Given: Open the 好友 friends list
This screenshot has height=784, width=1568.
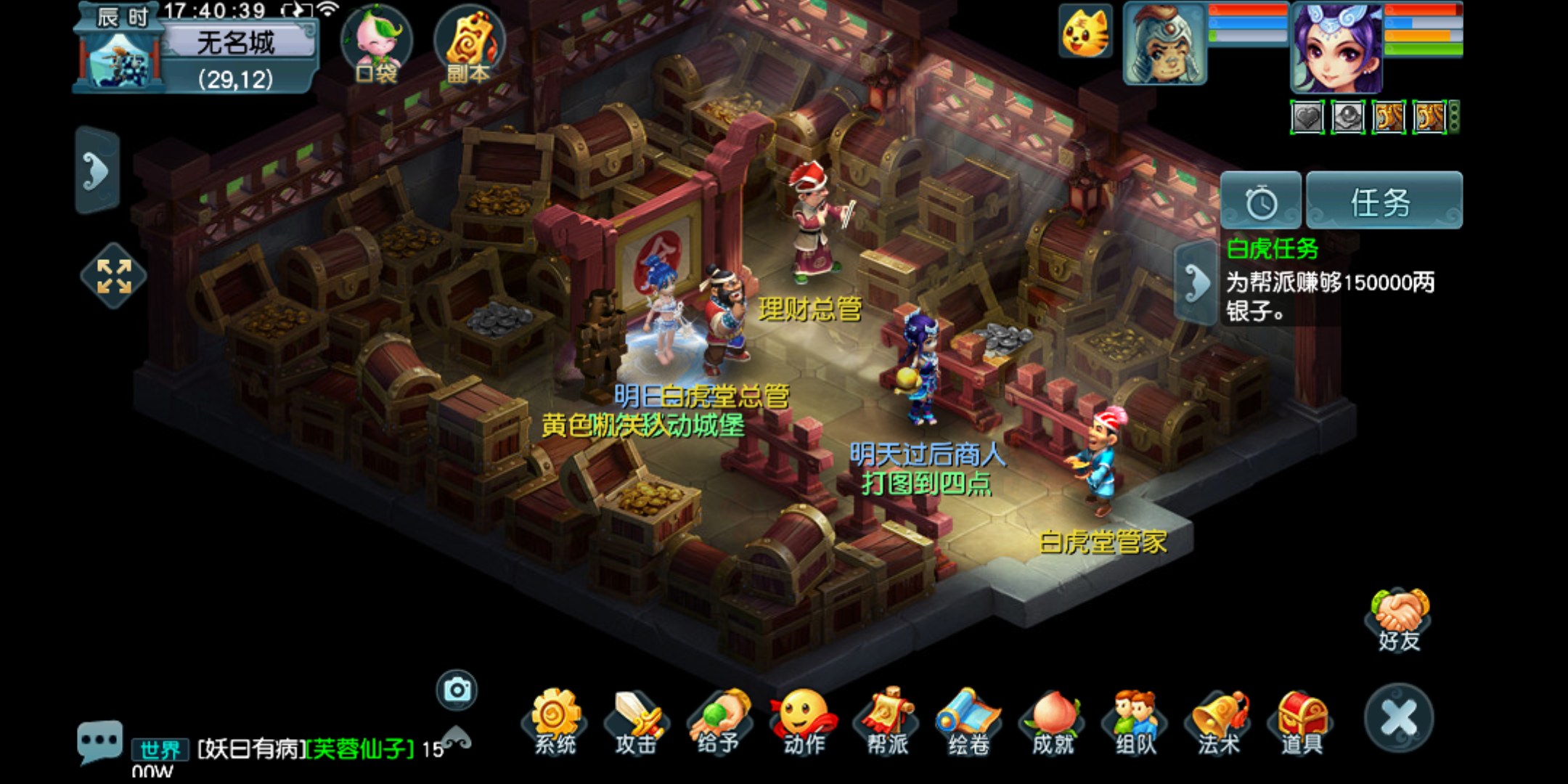Looking at the screenshot, I should coord(1400,618).
